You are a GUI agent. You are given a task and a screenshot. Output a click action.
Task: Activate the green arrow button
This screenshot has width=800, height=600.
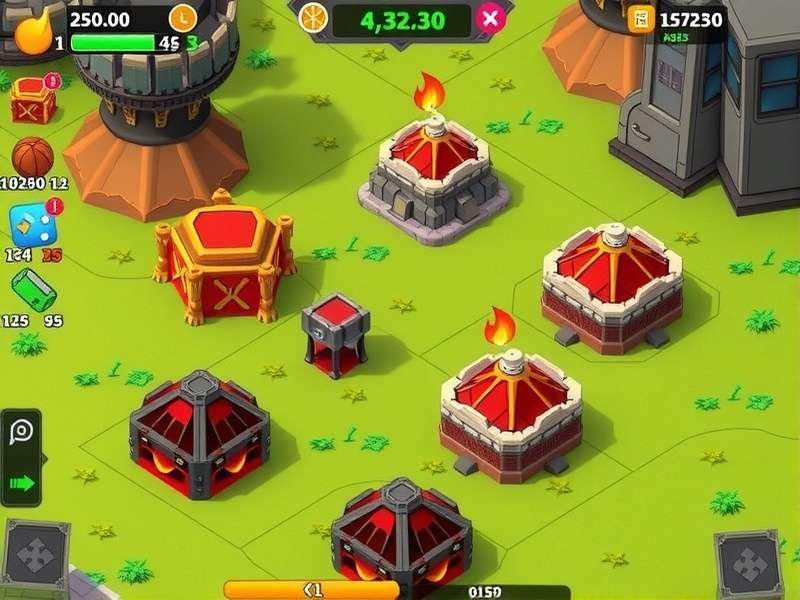pos(21,483)
